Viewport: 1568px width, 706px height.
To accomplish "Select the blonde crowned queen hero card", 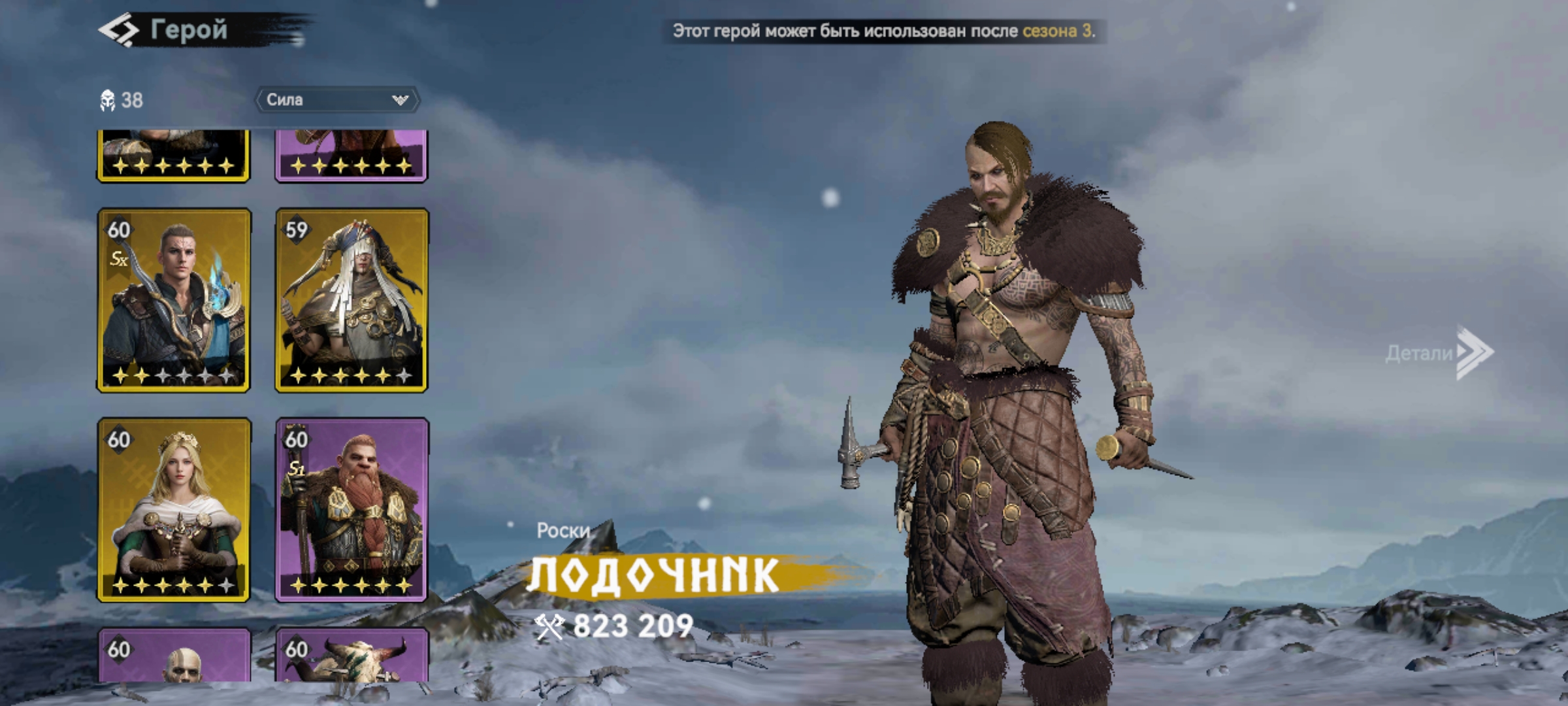I will (174, 510).
